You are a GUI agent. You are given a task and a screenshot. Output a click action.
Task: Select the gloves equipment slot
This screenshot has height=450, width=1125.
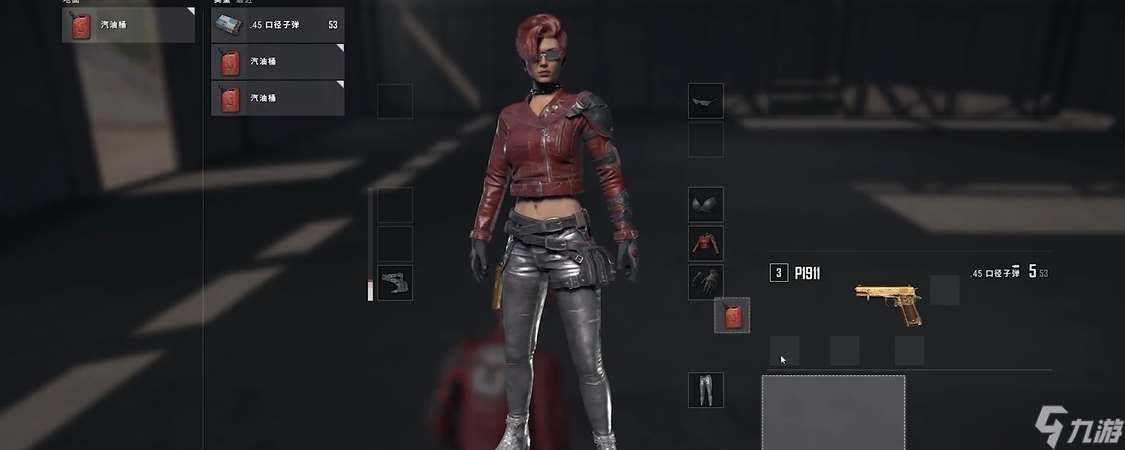click(x=705, y=282)
